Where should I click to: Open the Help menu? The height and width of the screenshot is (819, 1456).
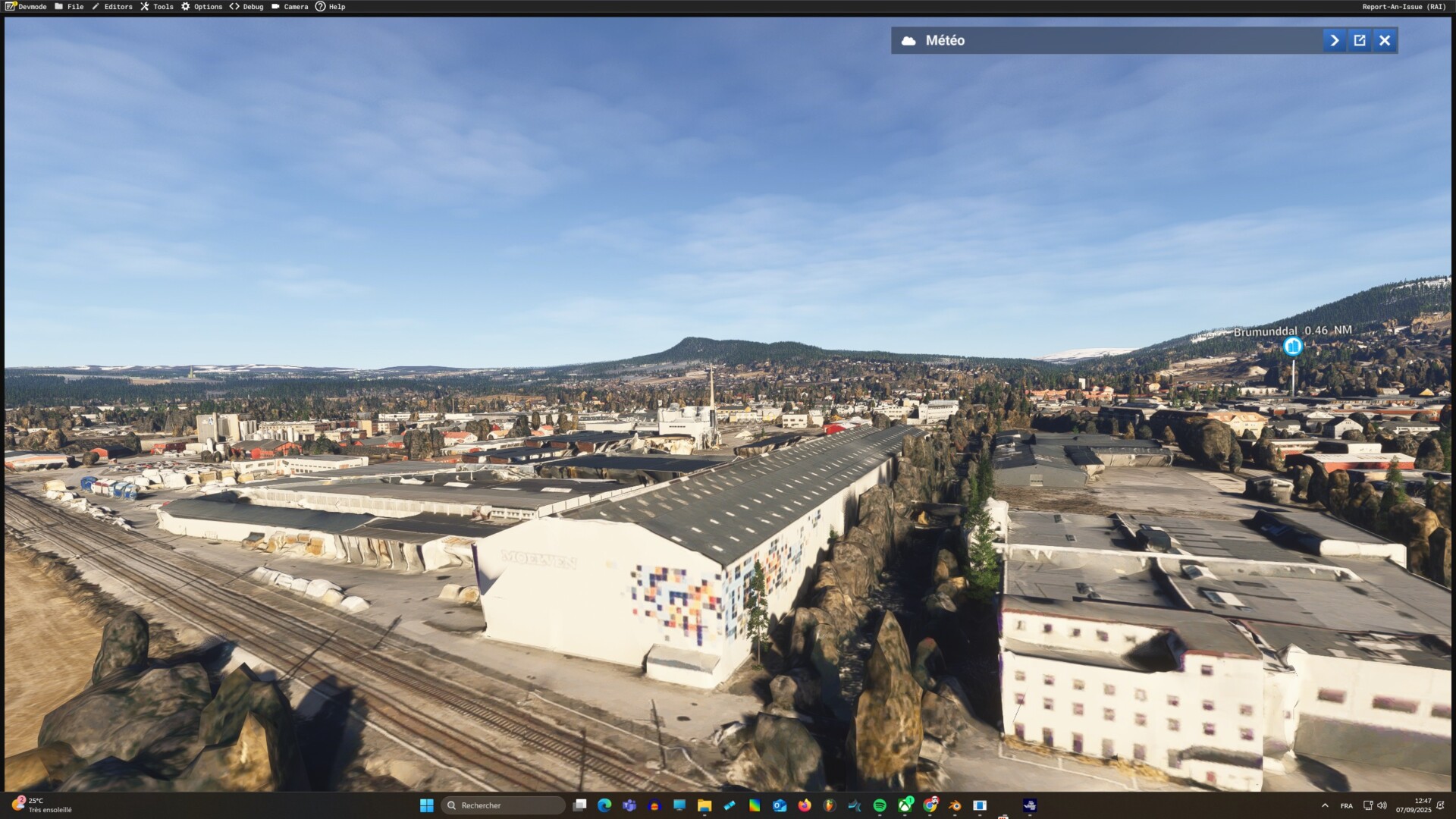[x=331, y=7]
